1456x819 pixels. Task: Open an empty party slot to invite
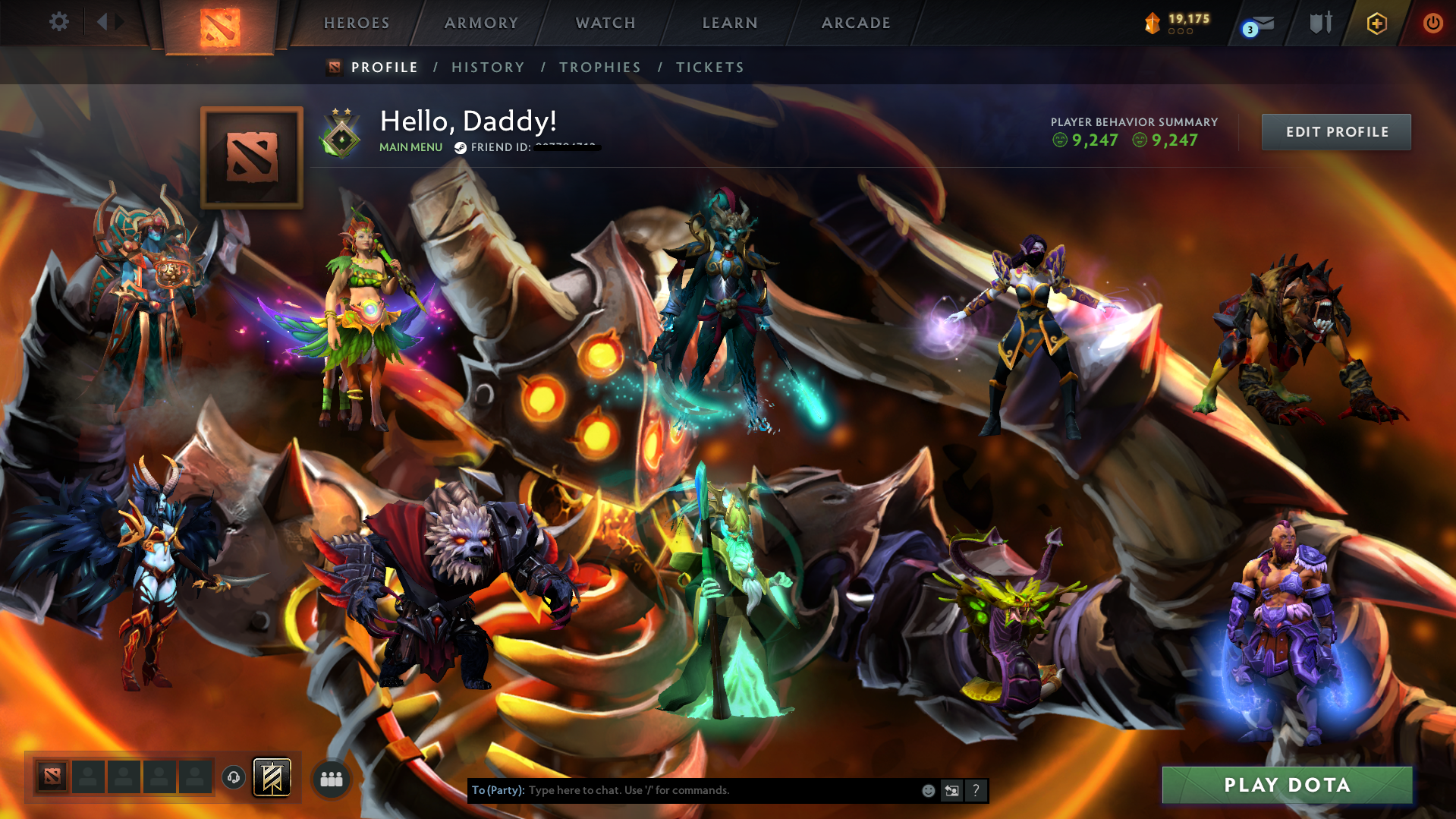tap(87, 776)
